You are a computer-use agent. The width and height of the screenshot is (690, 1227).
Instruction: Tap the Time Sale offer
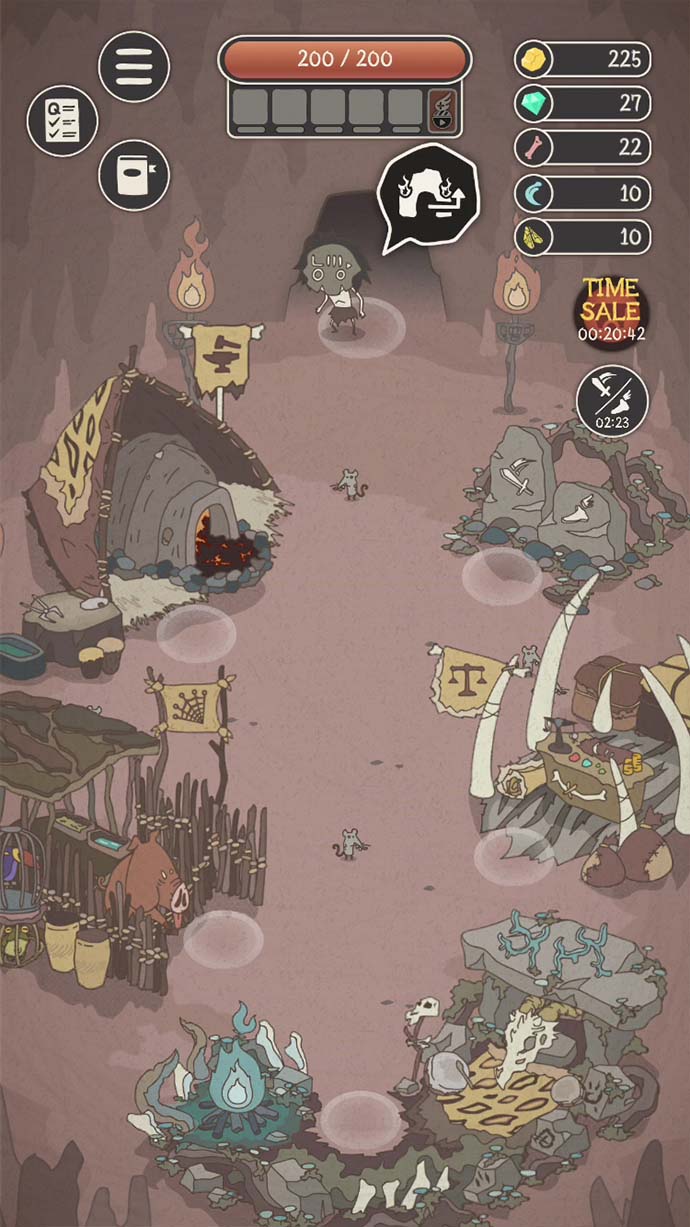click(611, 307)
